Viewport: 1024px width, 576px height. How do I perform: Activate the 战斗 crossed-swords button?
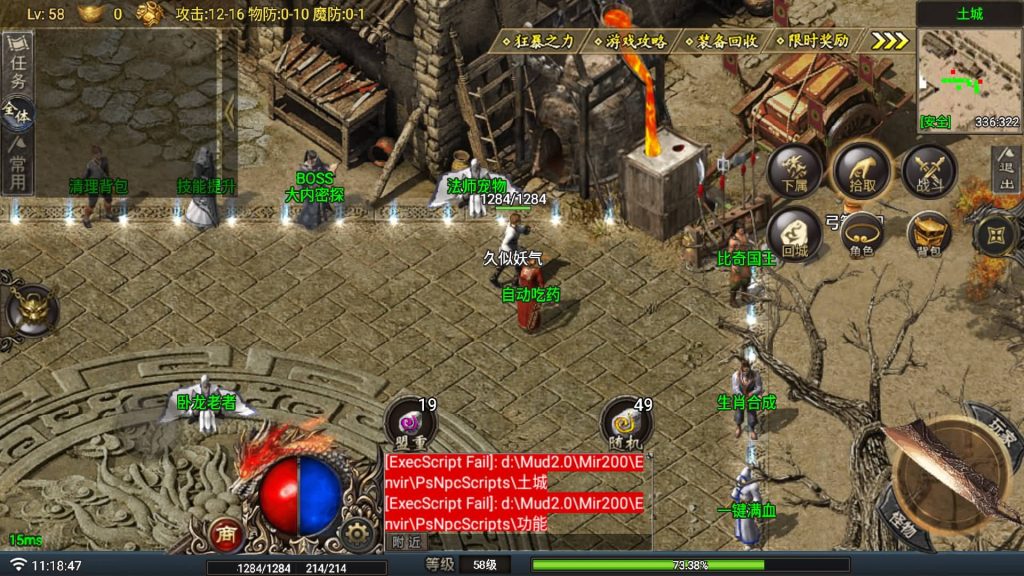click(x=929, y=171)
